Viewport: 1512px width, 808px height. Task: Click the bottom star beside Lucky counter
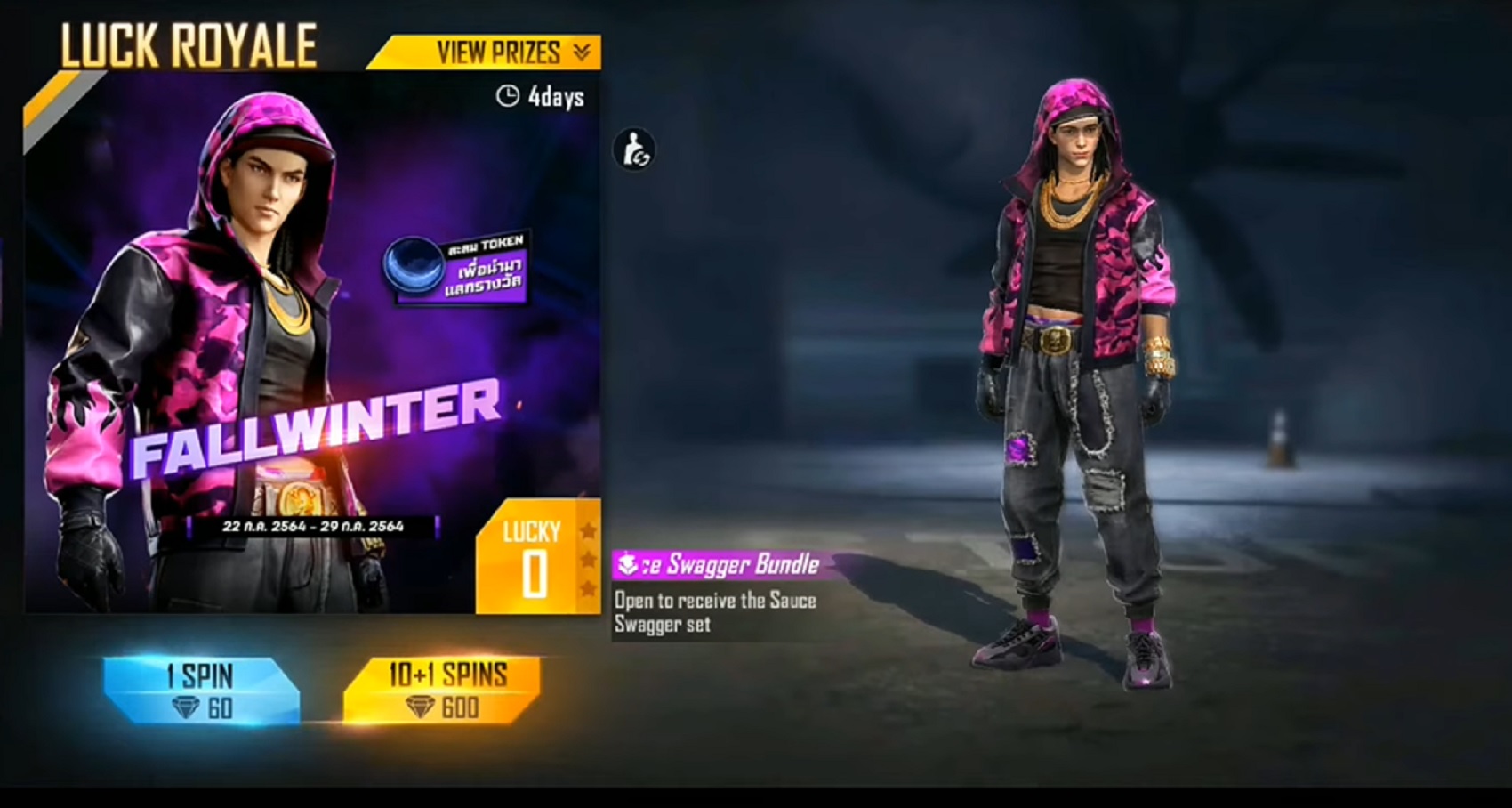coord(587,586)
